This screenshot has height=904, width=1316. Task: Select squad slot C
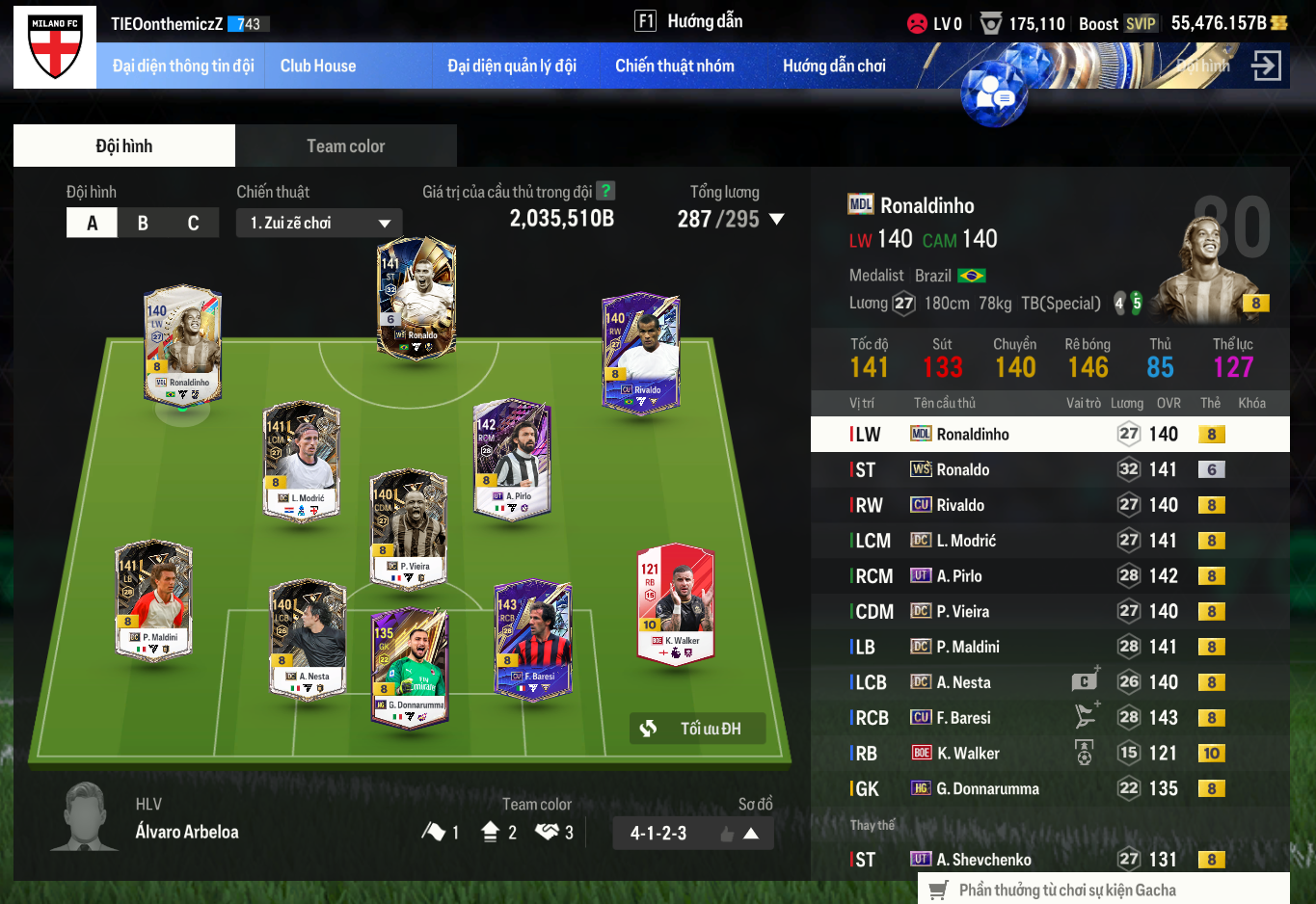pyautogui.click(x=193, y=223)
